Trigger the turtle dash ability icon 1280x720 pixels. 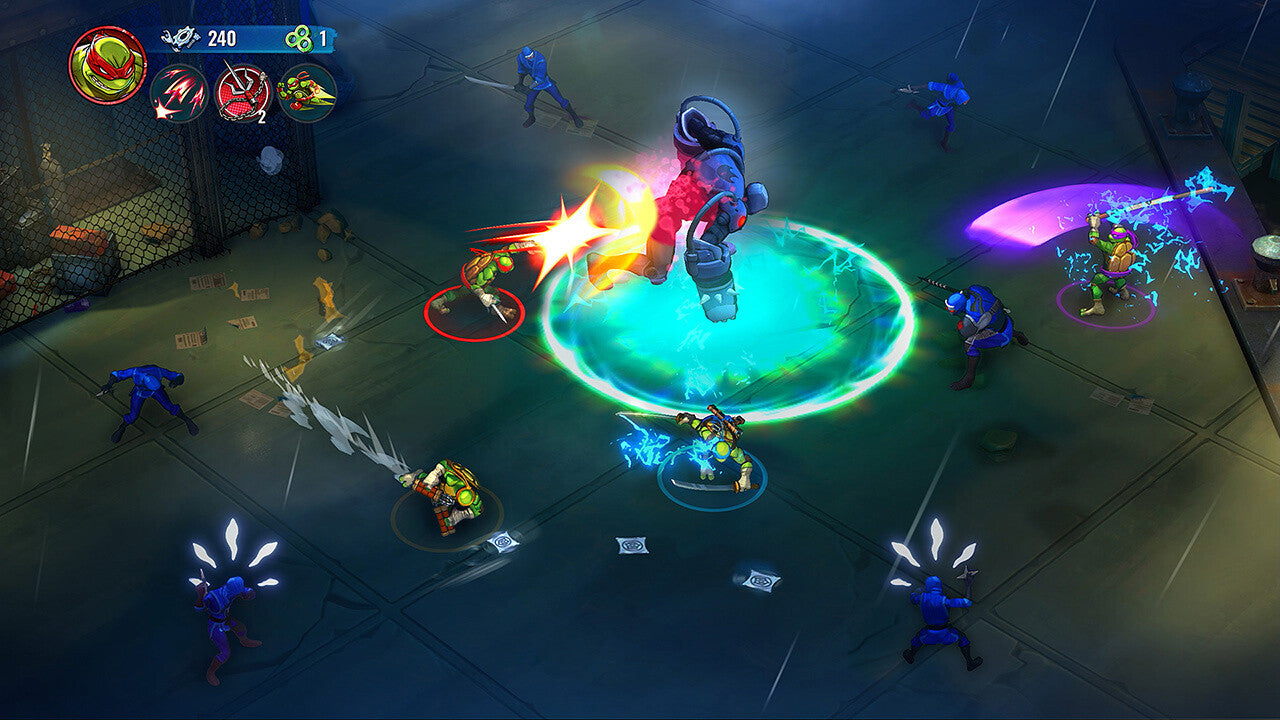coord(307,93)
